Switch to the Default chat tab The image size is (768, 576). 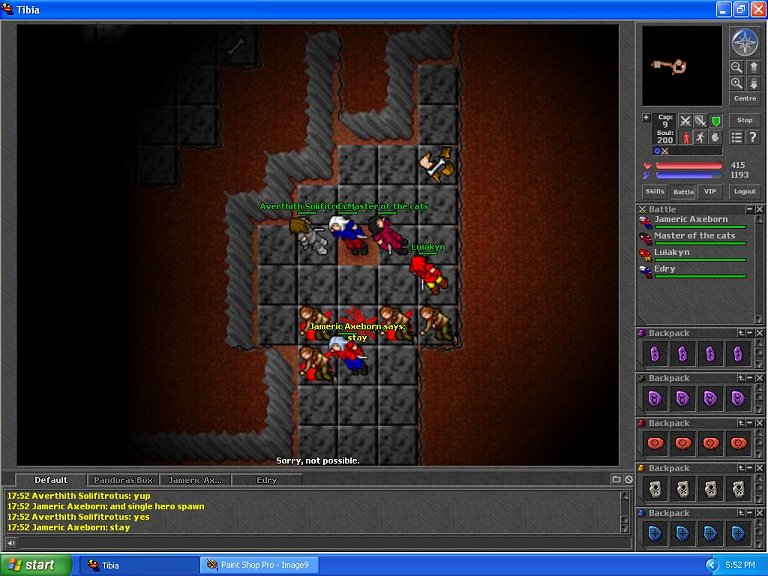[x=51, y=480]
